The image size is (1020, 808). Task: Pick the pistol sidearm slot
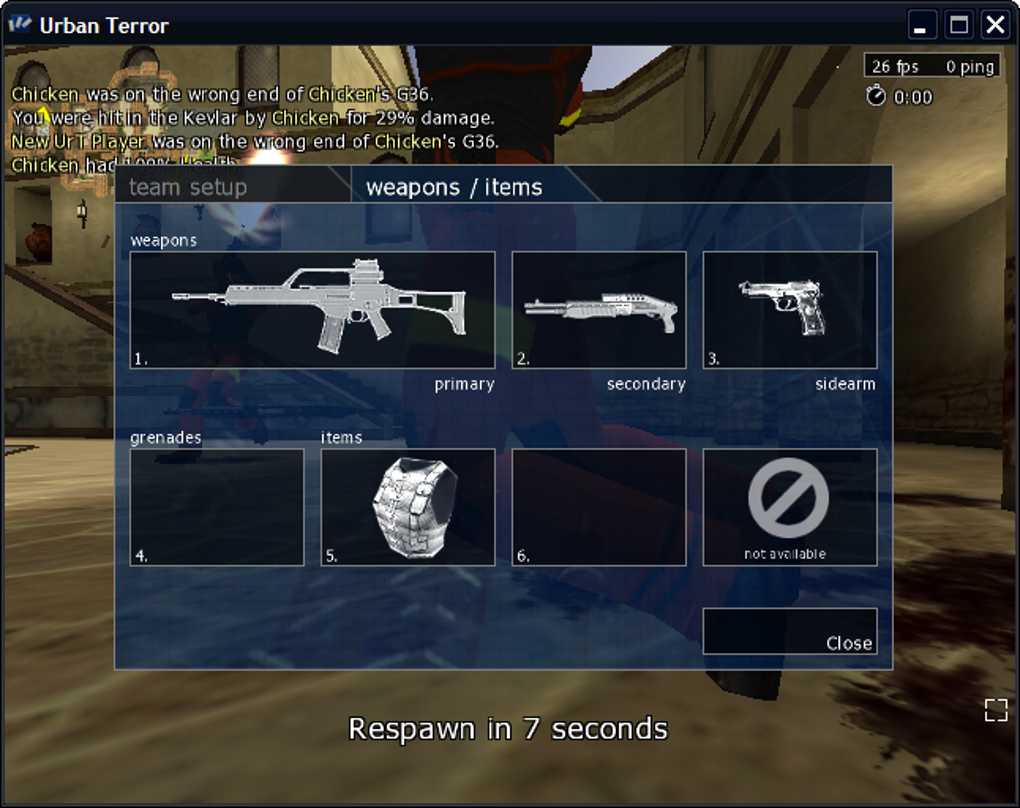pyautogui.click(x=789, y=310)
